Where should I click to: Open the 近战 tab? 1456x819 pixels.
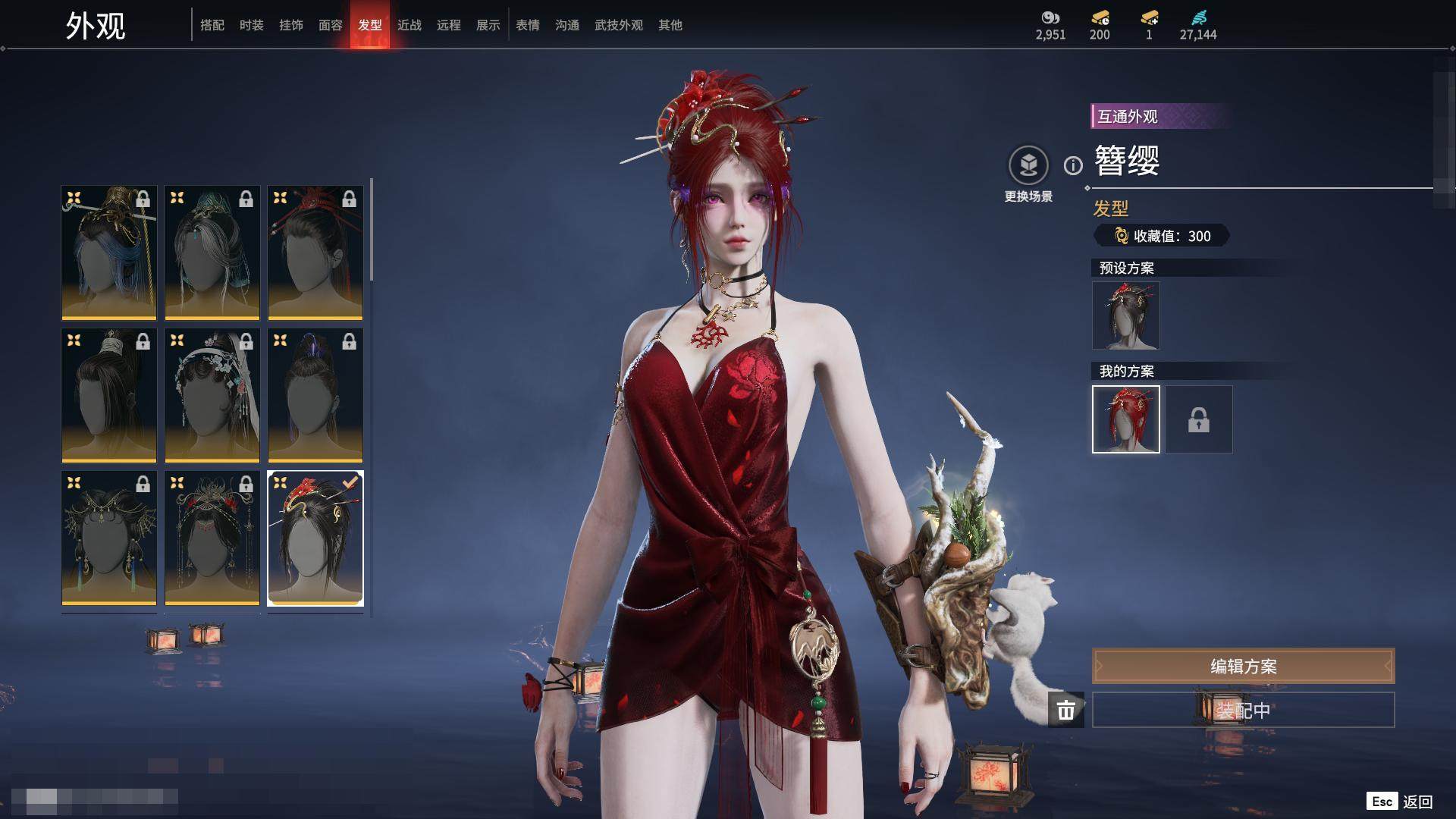(x=409, y=25)
